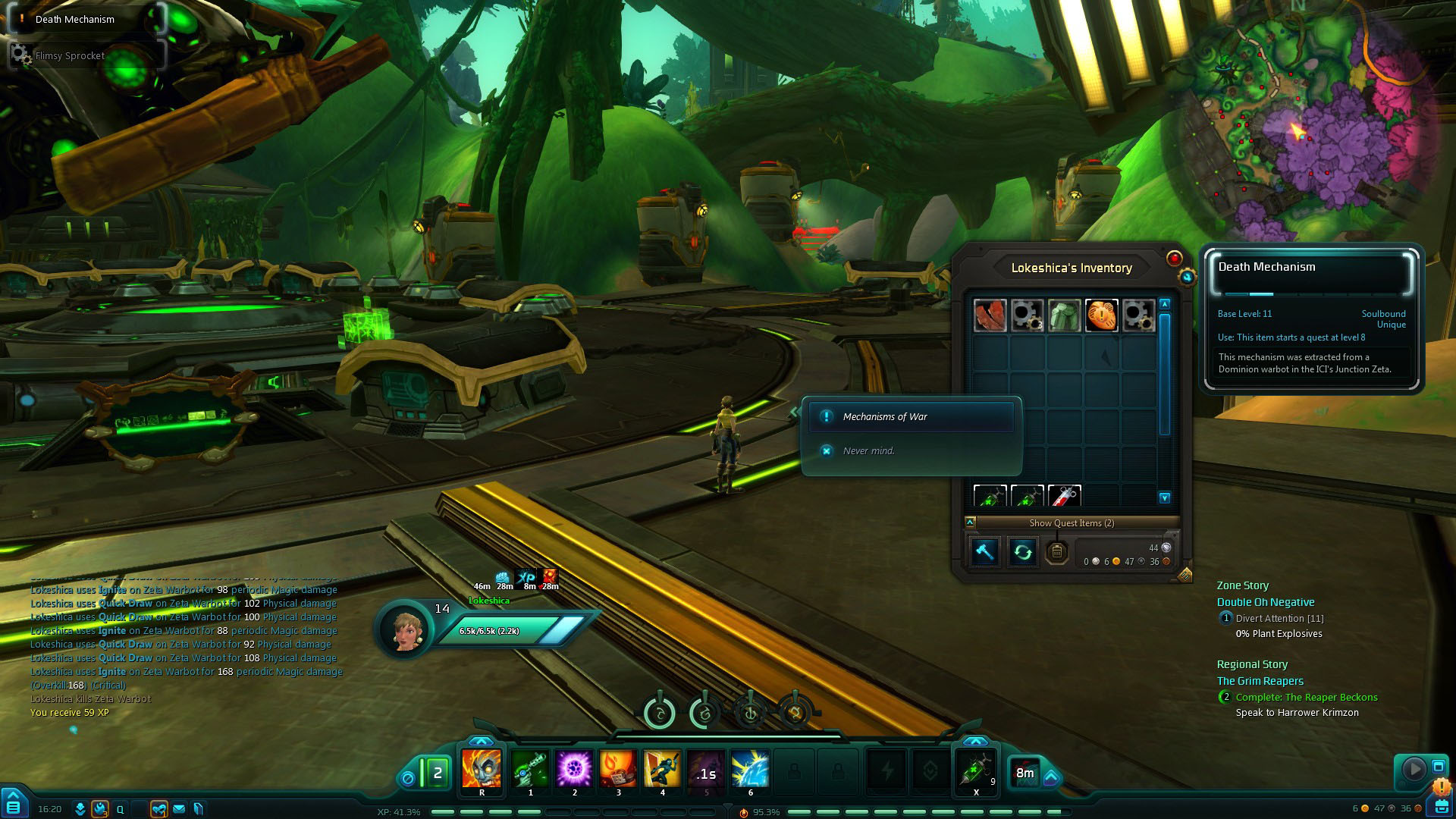Click the inventory trash can button
This screenshot has width=1456, height=819.
pyautogui.click(x=1056, y=552)
